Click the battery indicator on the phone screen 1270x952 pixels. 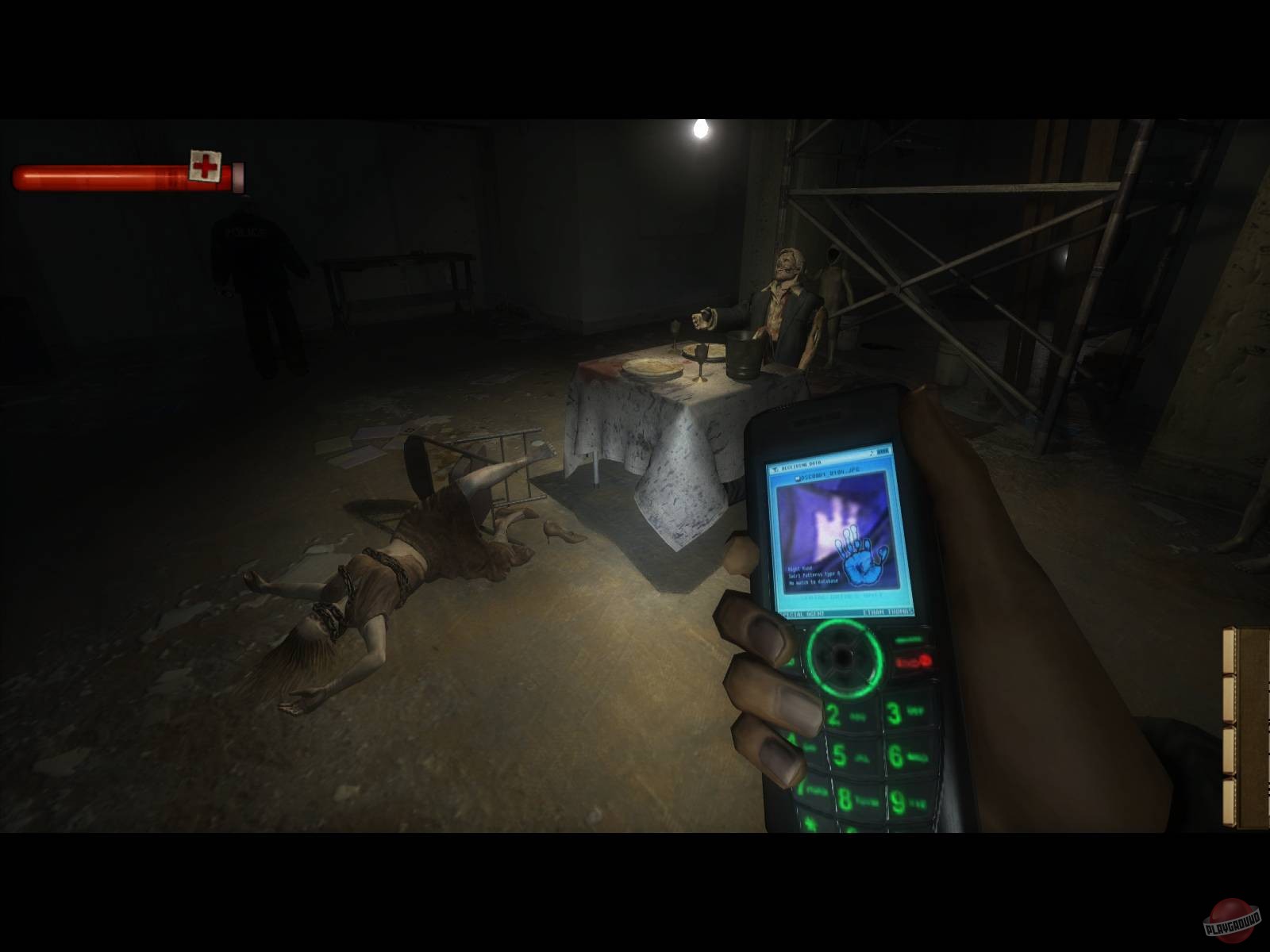[883, 451]
